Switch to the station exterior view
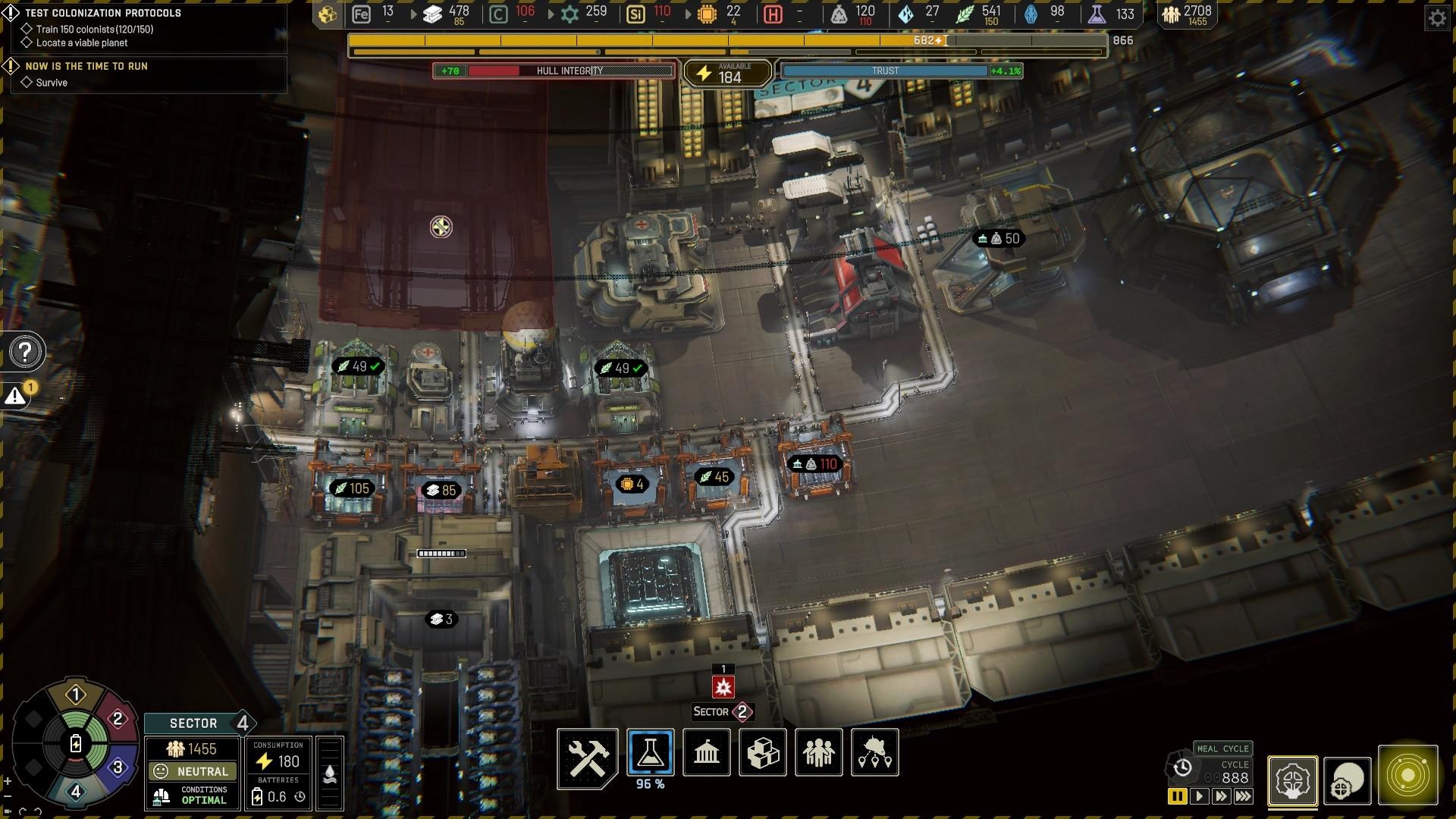 click(1347, 780)
